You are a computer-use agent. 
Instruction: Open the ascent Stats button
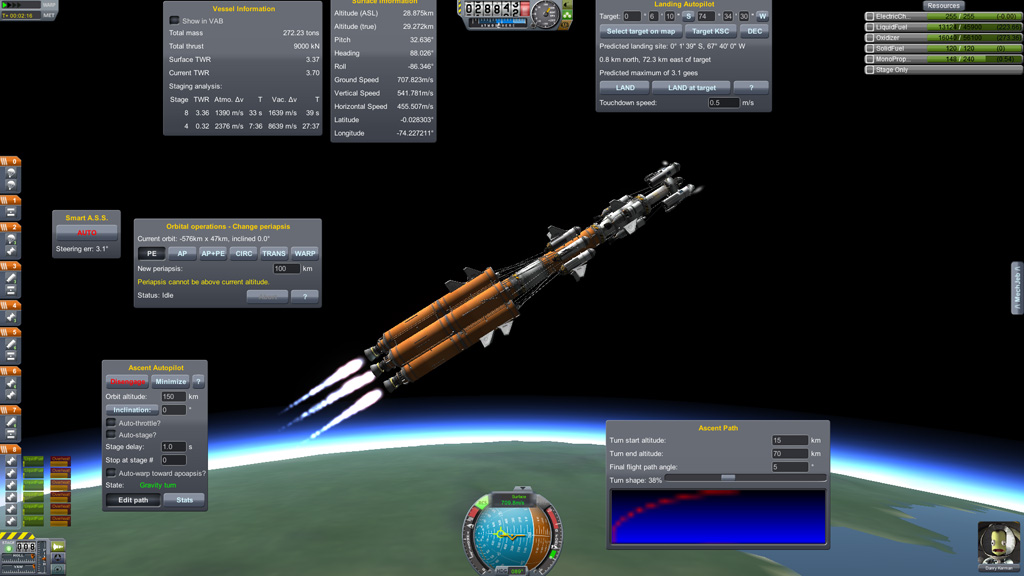tap(185, 500)
